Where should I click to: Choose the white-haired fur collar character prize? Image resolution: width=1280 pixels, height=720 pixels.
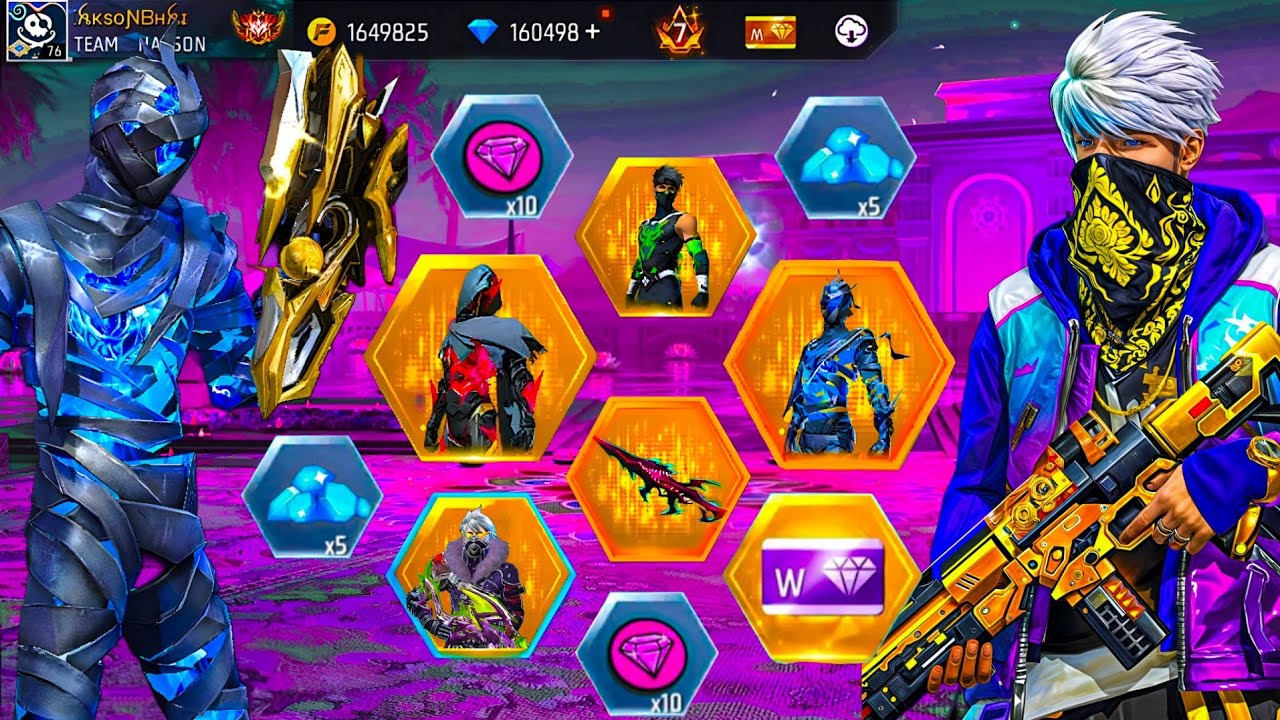tap(480, 575)
